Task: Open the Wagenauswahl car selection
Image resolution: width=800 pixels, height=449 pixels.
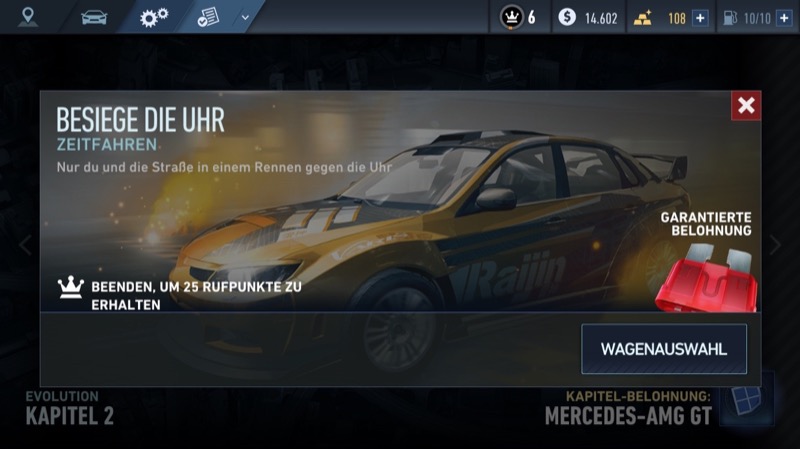Action: point(663,349)
